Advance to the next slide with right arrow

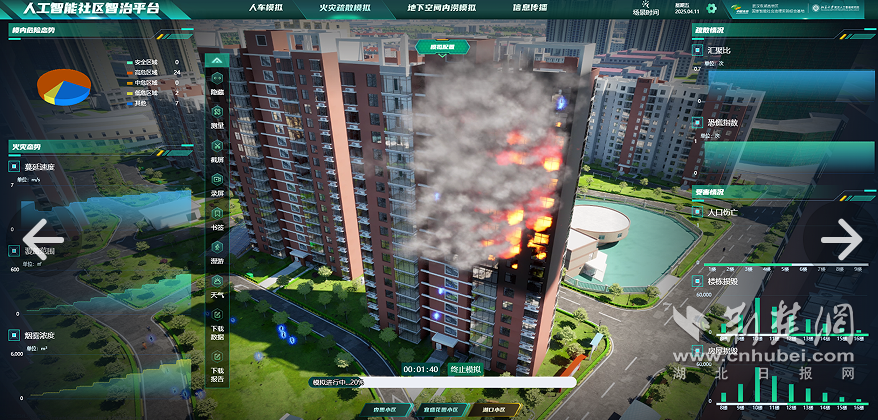click(x=841, y=239)
